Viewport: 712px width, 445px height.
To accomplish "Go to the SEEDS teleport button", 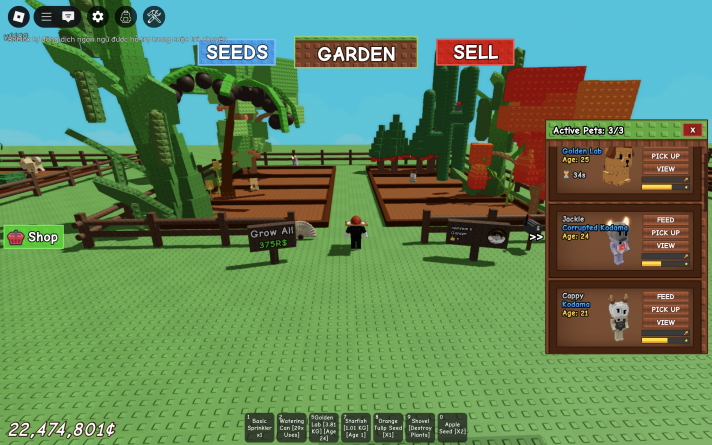I will [x=236, y=52].
